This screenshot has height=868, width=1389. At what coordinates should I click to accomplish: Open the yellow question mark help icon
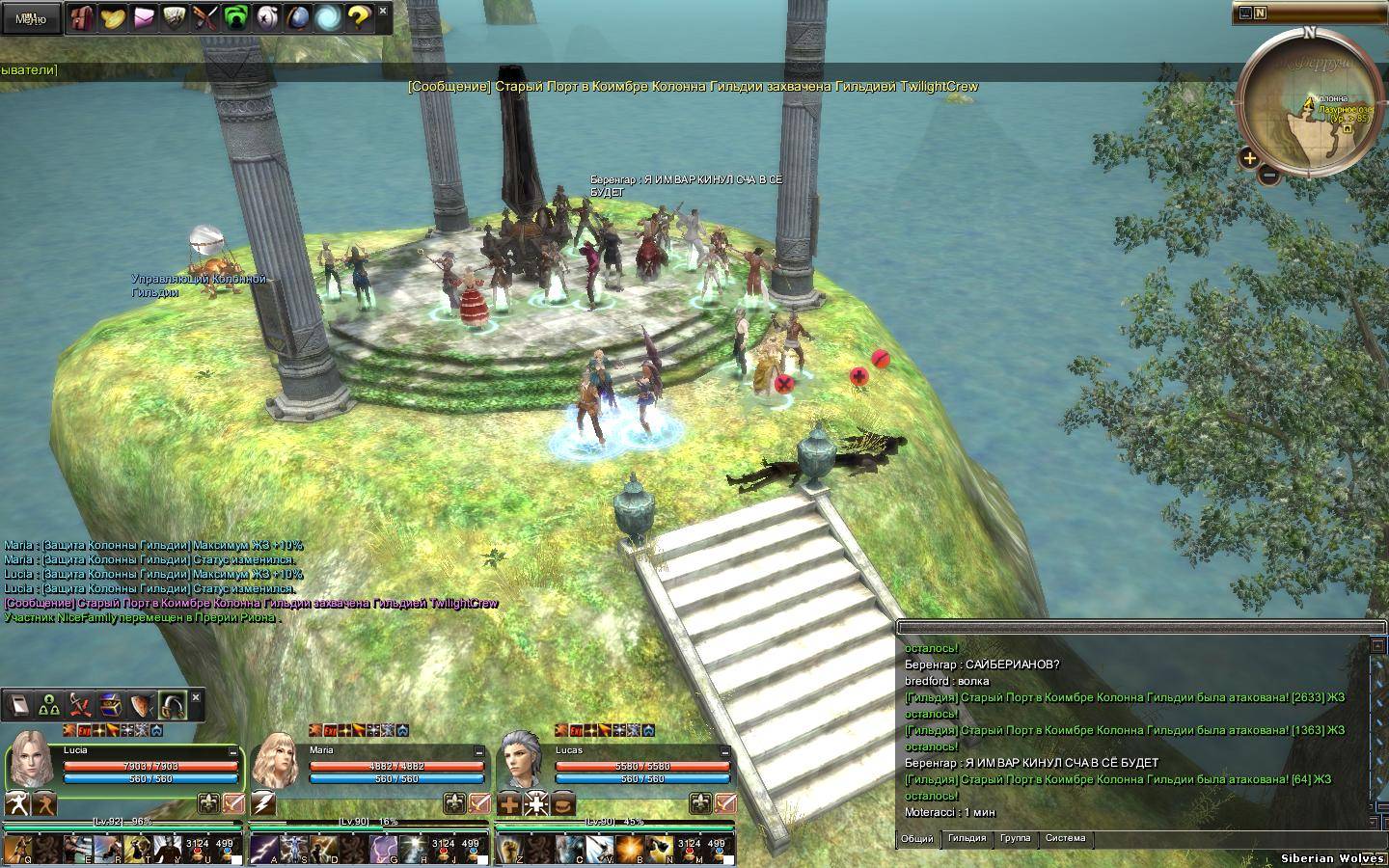tap(358, 17)
